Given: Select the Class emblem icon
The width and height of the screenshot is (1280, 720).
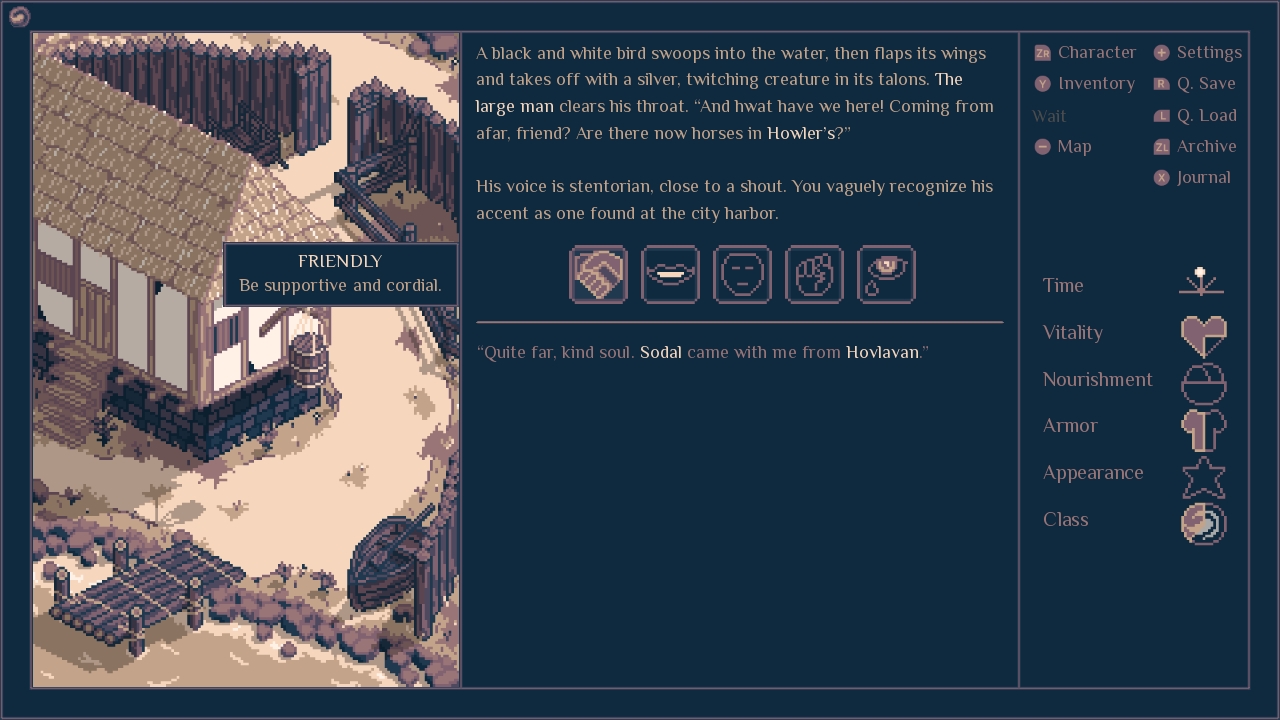Looking at the screenshot, I should [x=1203, y=523].
